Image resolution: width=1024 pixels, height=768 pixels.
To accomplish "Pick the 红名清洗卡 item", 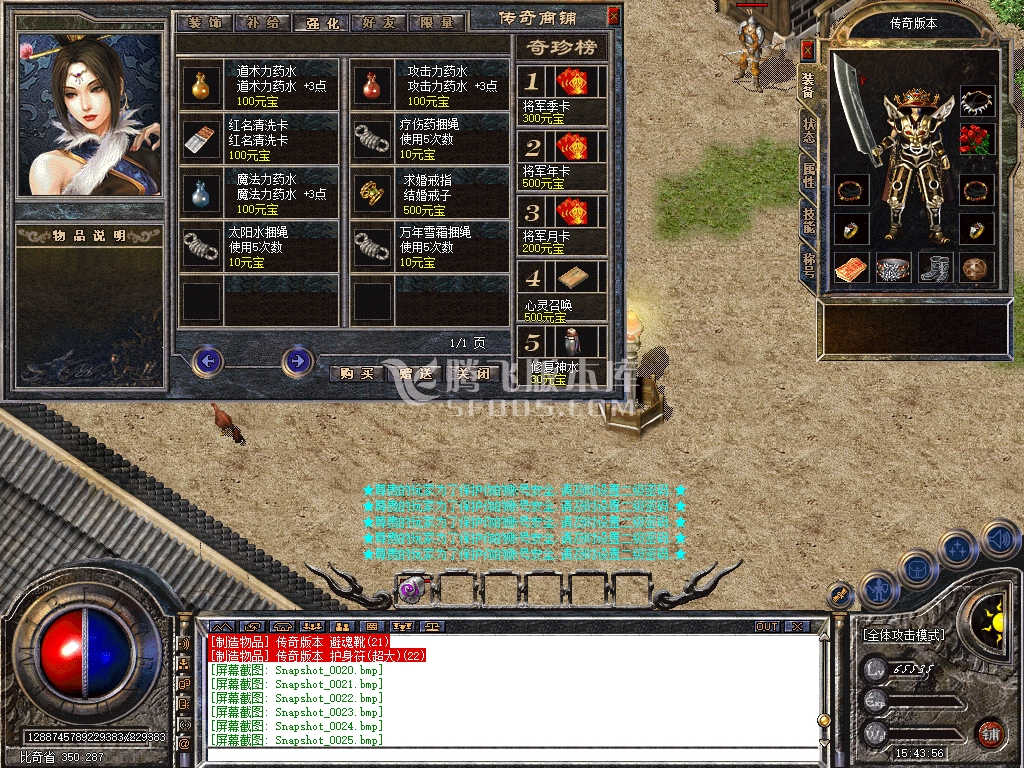I will [203, 139].
